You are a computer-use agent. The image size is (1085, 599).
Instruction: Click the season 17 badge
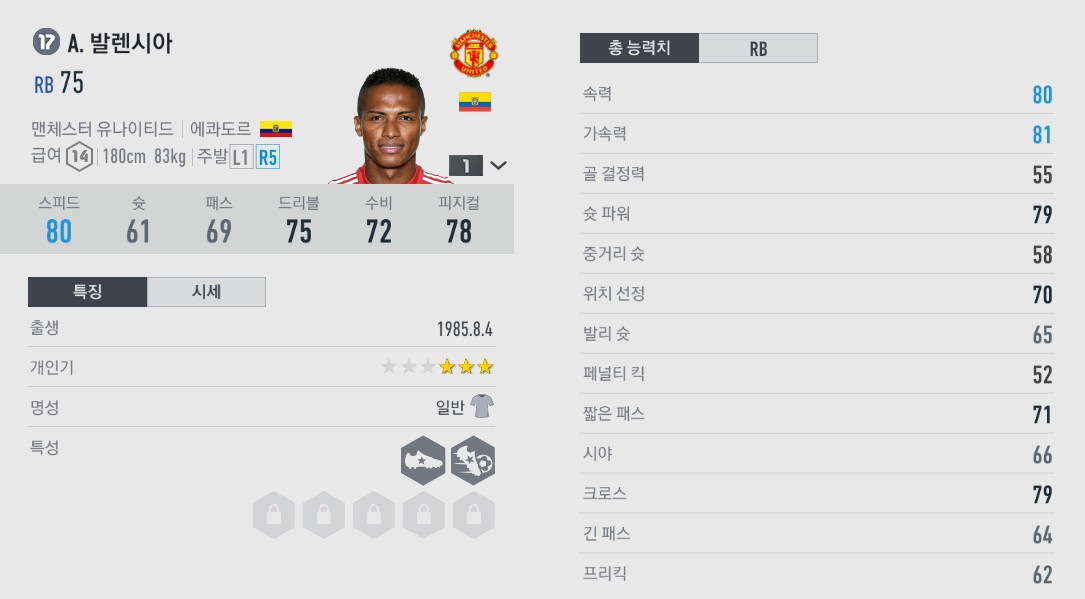click(45, 42)
